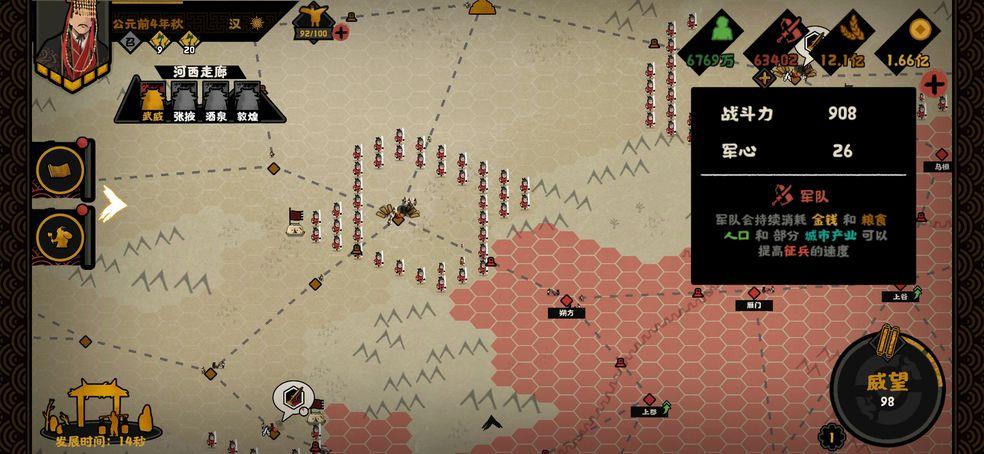Expand the side panel with white arrow
Viewport: 984px width, 454px height.
114,204
